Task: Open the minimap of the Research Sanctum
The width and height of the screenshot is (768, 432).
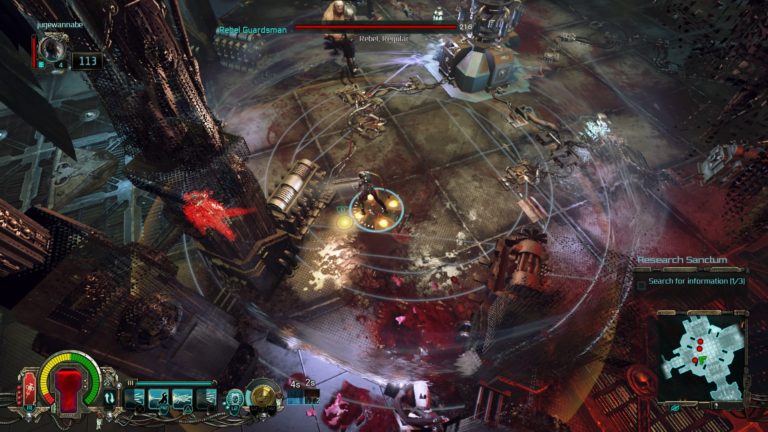Action: point(698,355)
